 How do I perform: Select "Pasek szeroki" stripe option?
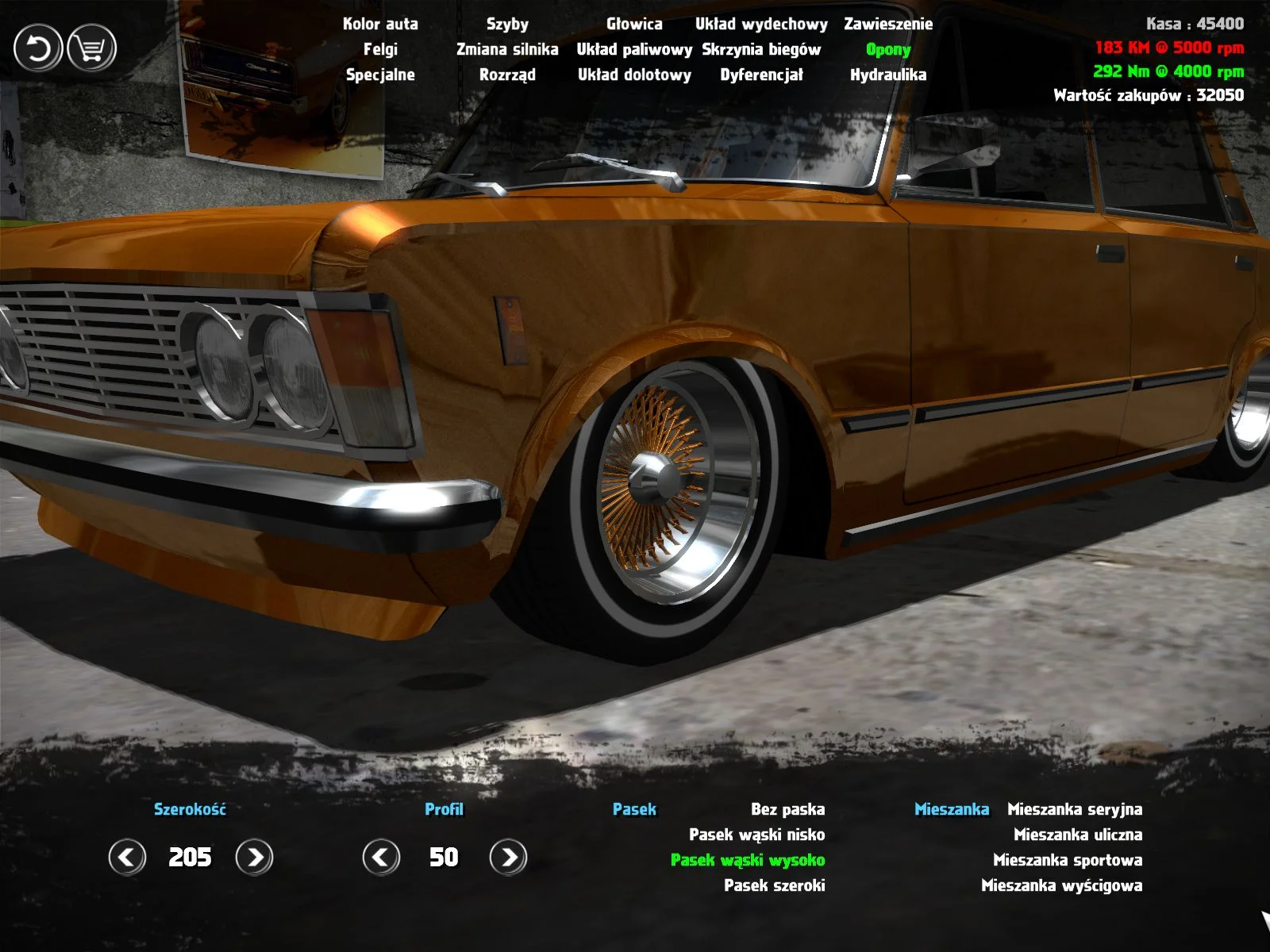pos(775,884)
